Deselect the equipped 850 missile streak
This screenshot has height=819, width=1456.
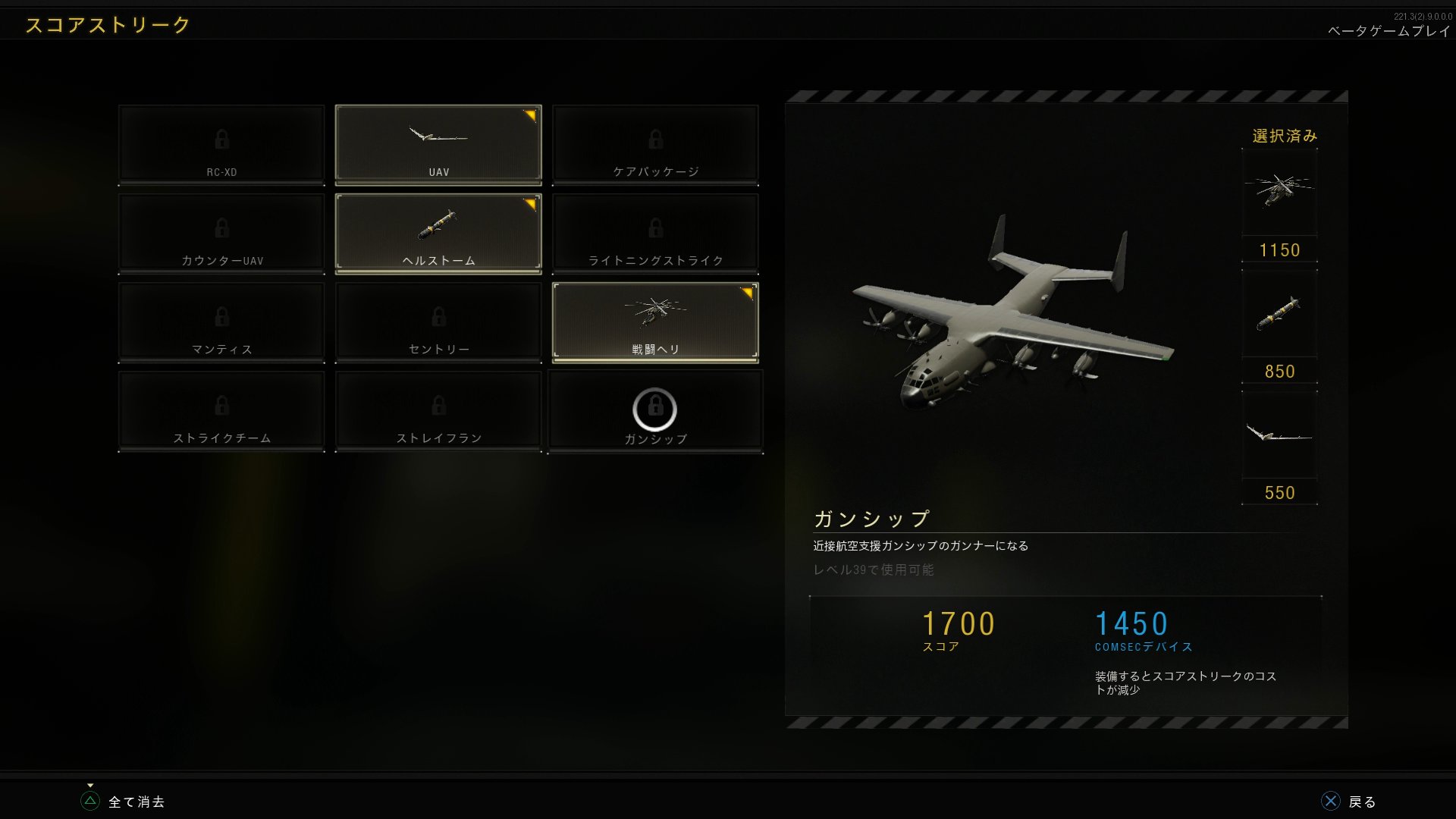coord(1279,315)
